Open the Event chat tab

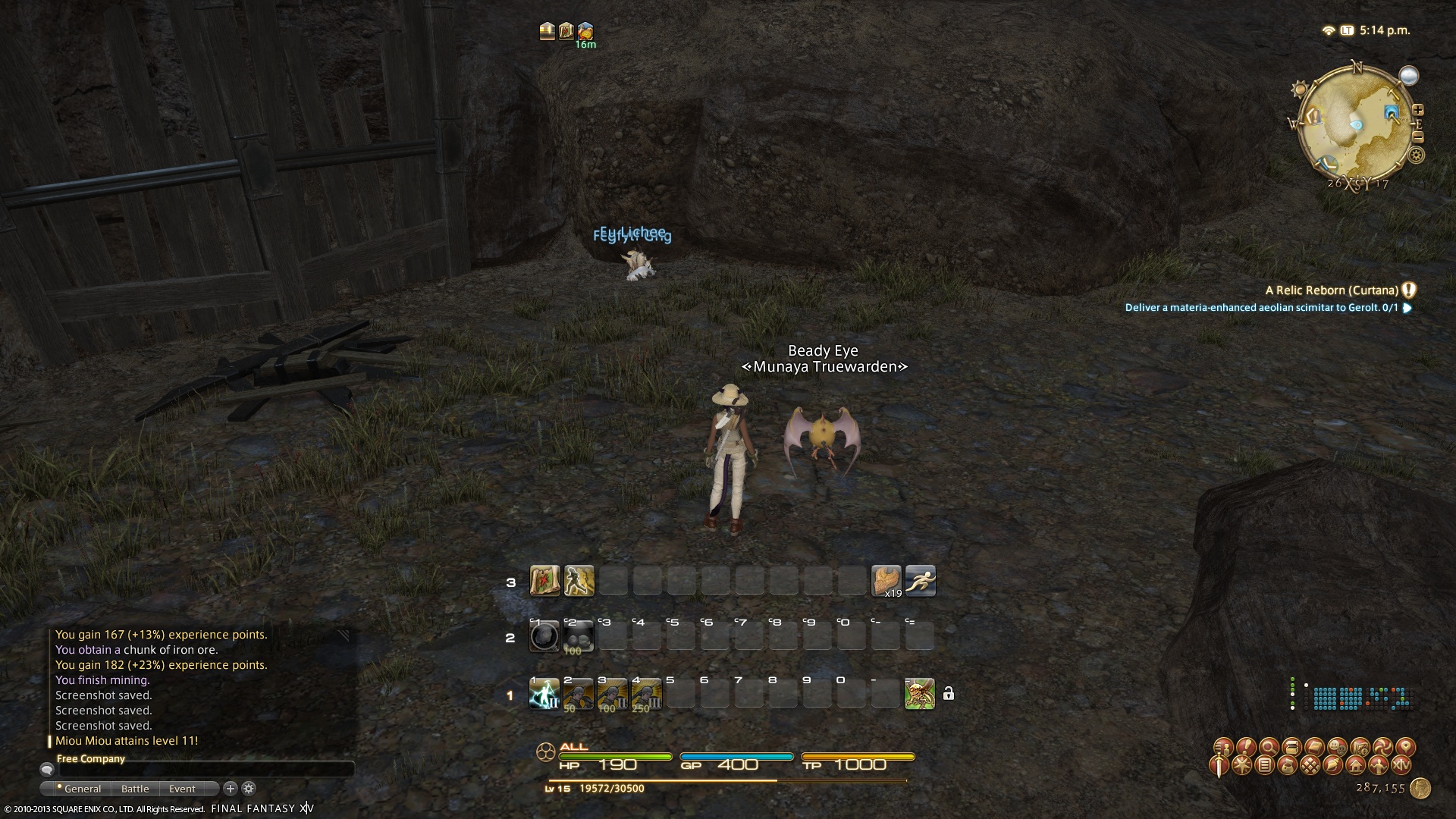tap(182, 789)
